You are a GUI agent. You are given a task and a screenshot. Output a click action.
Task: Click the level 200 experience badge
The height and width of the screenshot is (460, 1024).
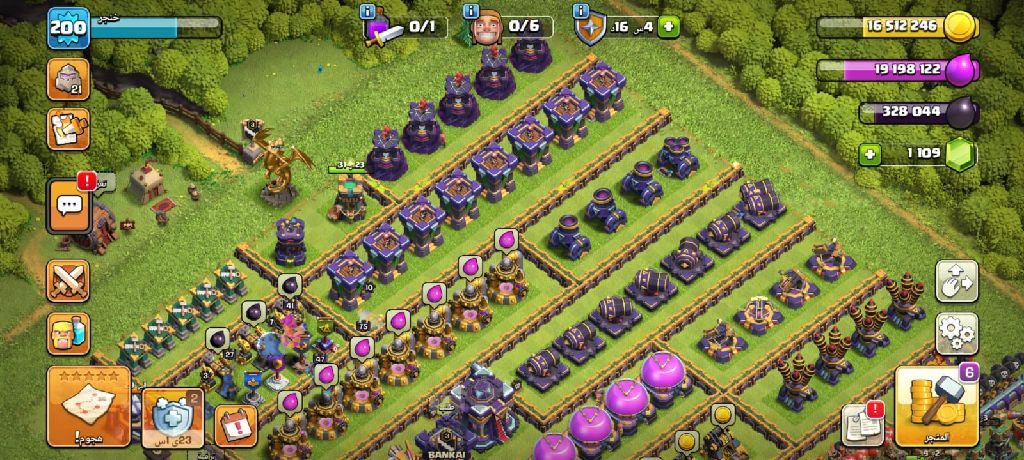[69, 27]
